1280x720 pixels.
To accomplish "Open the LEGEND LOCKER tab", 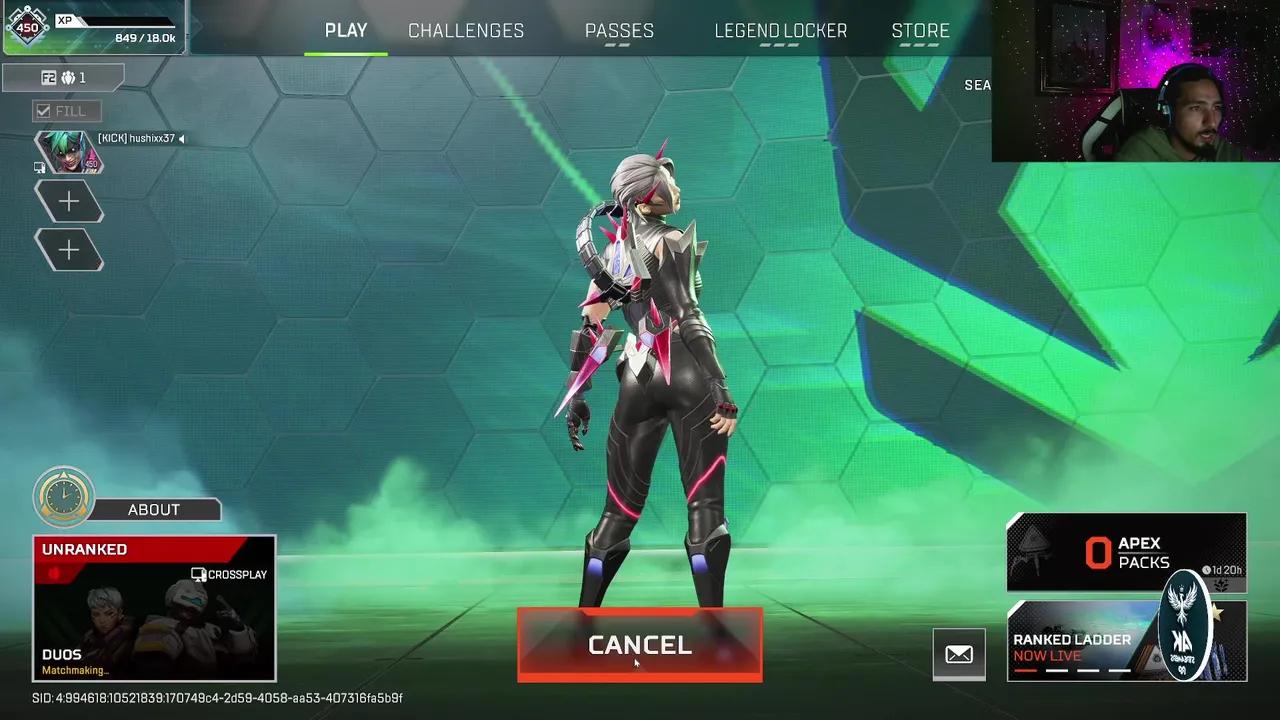I will coord(780,31).
